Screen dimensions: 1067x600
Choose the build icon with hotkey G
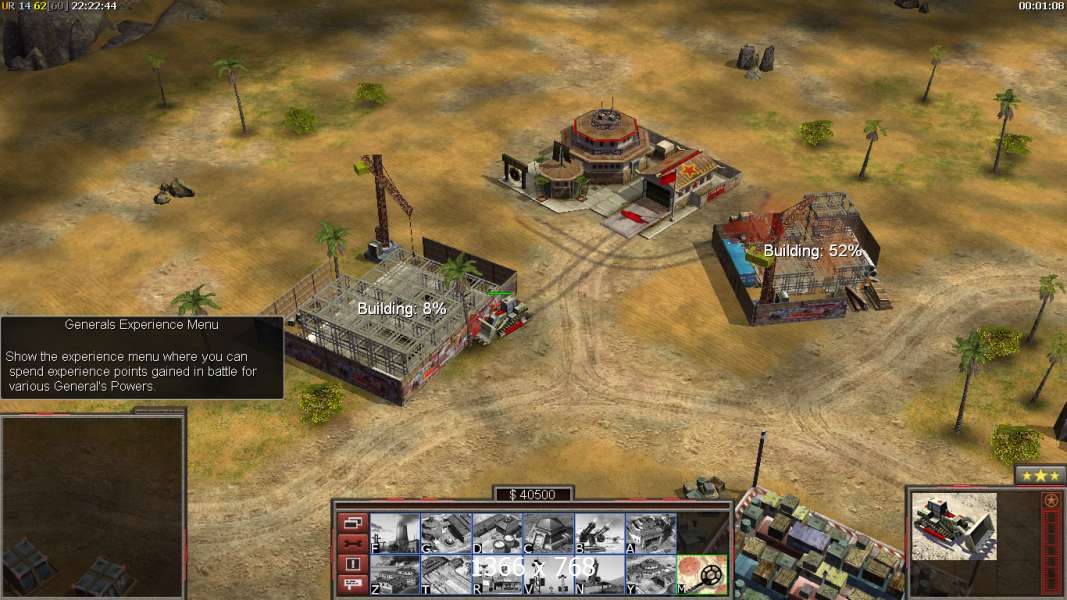pyautogui.click(x=446, y=533)
